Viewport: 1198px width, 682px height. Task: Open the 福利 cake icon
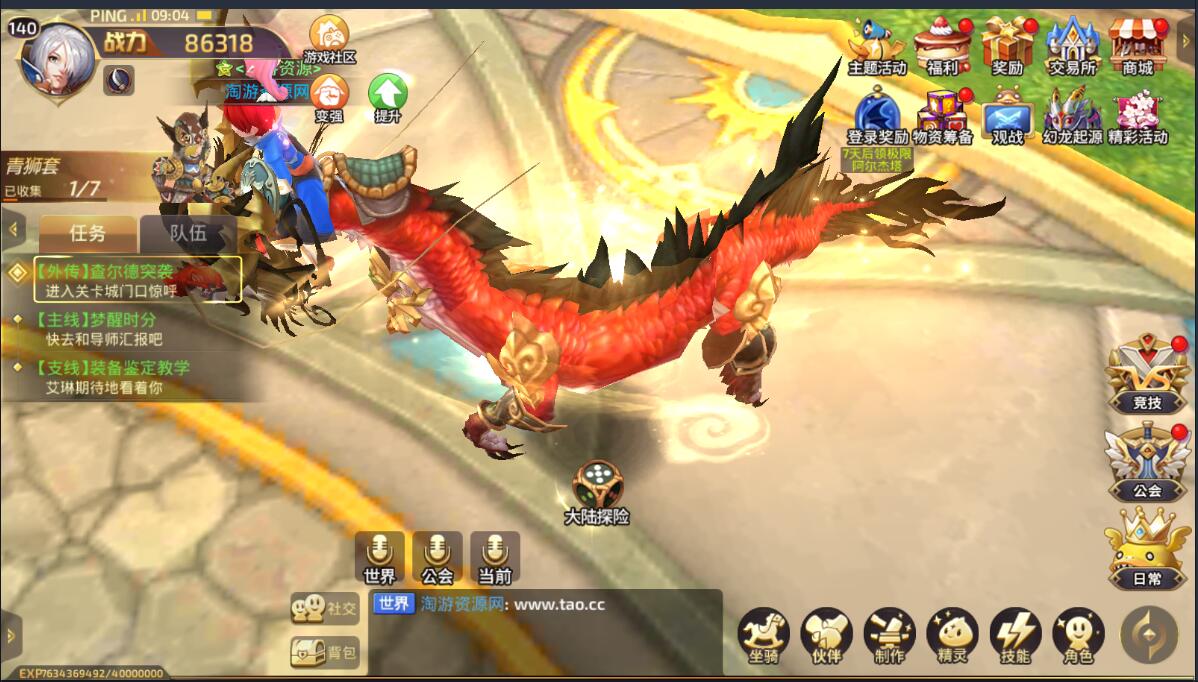[x=942, y=45]
